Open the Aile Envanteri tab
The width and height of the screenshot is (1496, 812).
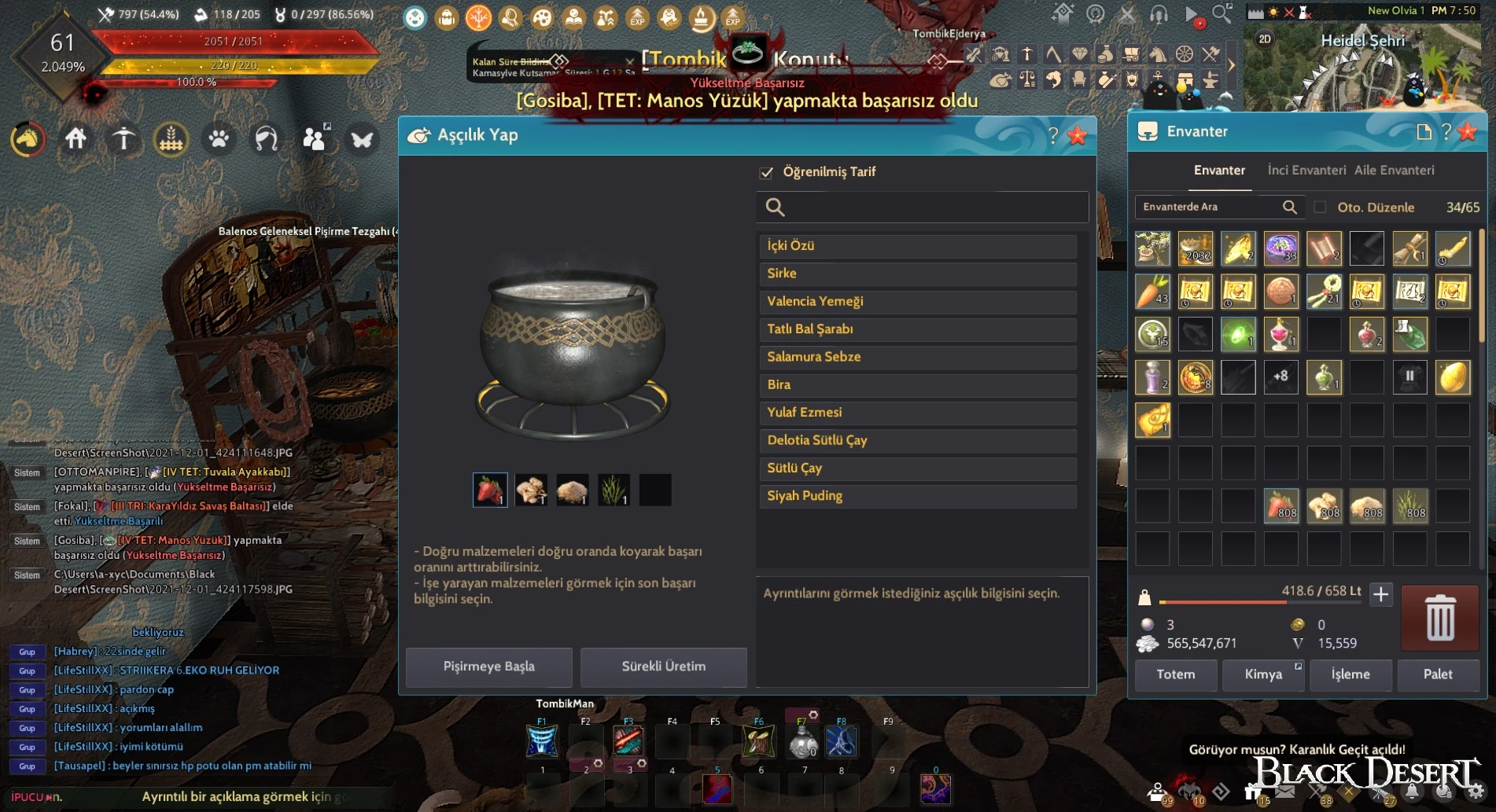click(1394, 170)
